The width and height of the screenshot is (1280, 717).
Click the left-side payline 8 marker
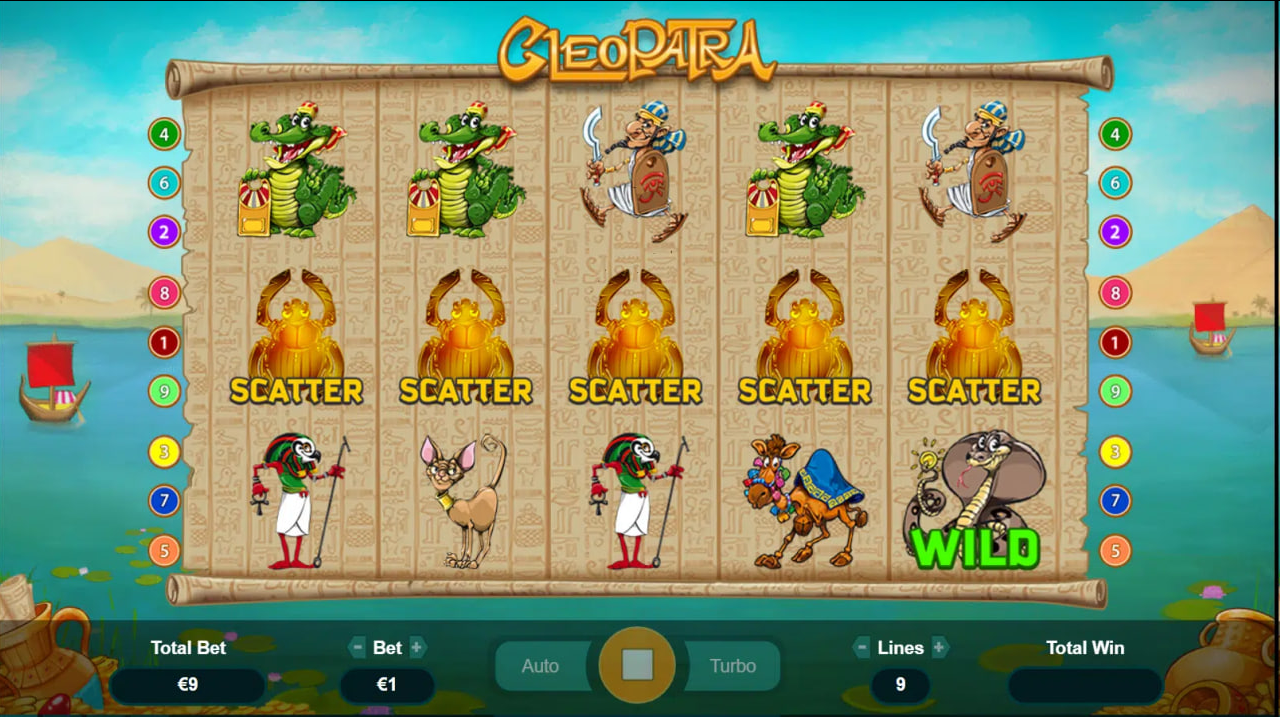pyautogui.click(x=164, y=293)
